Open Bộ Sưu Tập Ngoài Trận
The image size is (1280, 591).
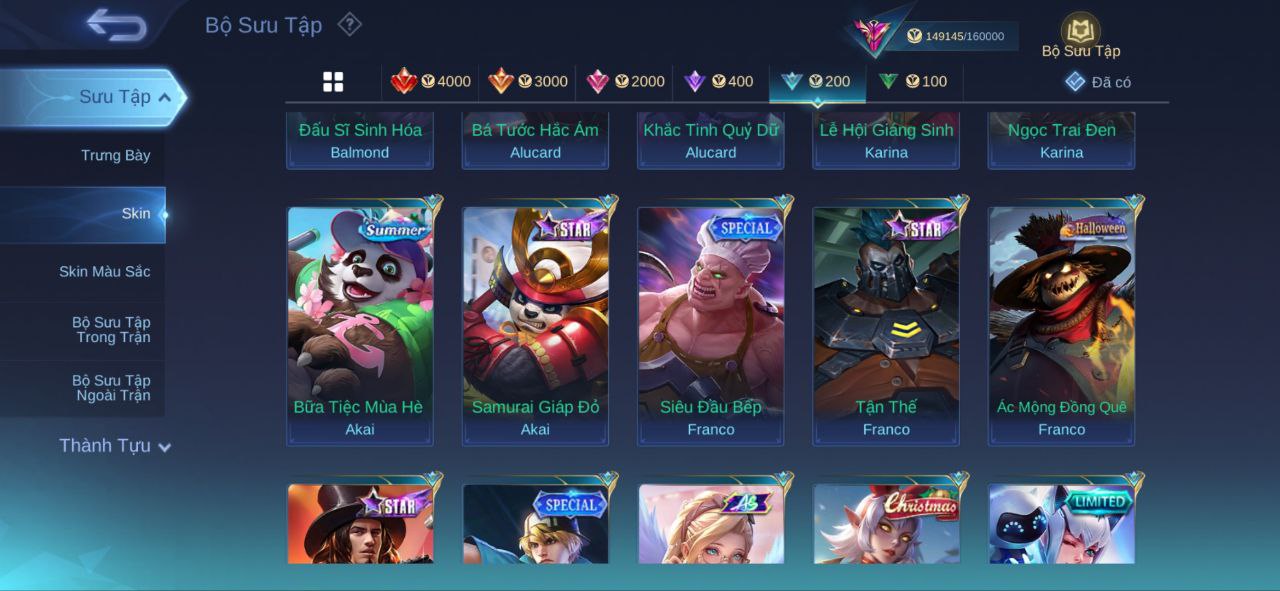(x=110, y=388)
